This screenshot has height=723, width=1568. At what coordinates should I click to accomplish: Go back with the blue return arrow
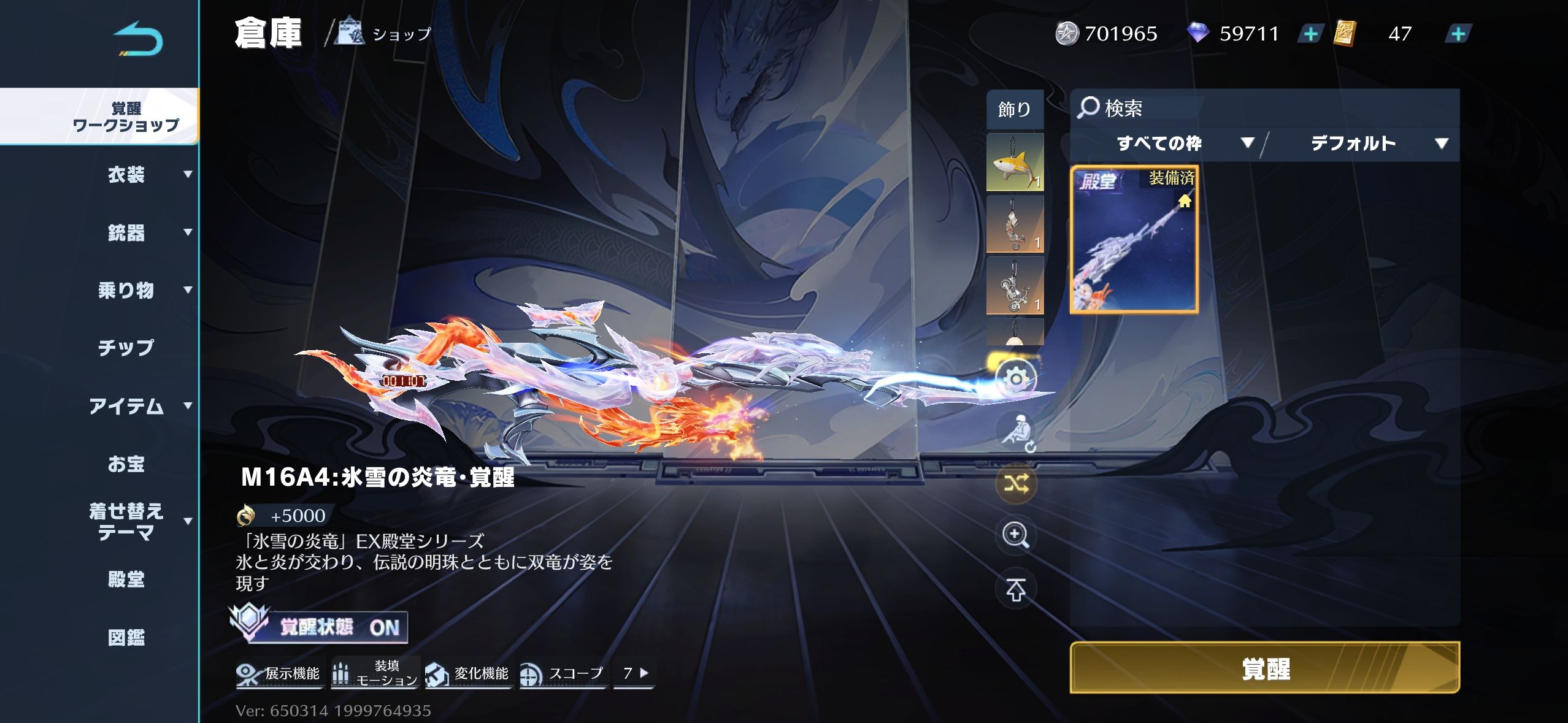pyautogui.click(x=139, y=39)
